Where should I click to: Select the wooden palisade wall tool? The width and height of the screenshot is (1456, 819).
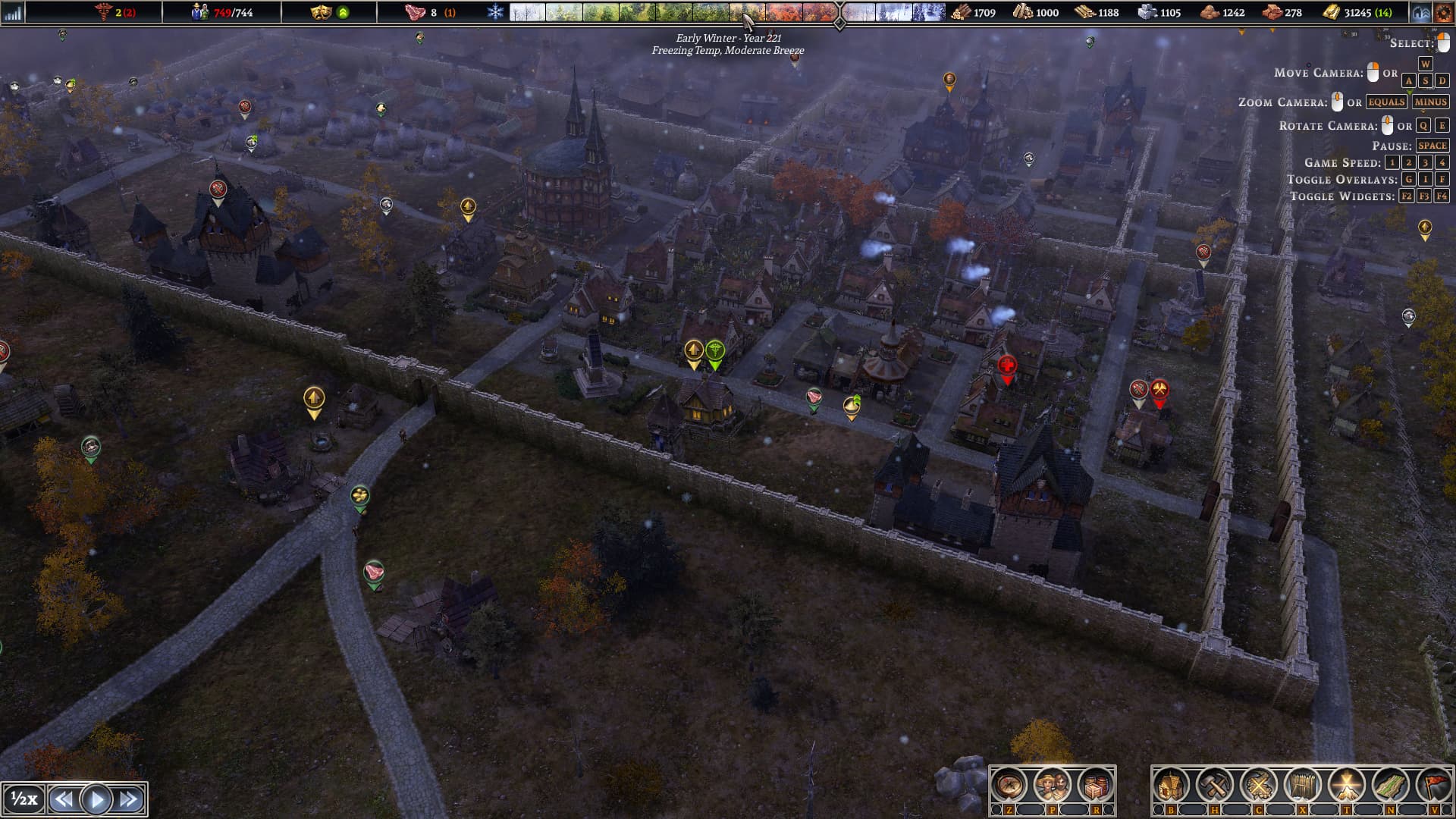[x=1302, y=786]
